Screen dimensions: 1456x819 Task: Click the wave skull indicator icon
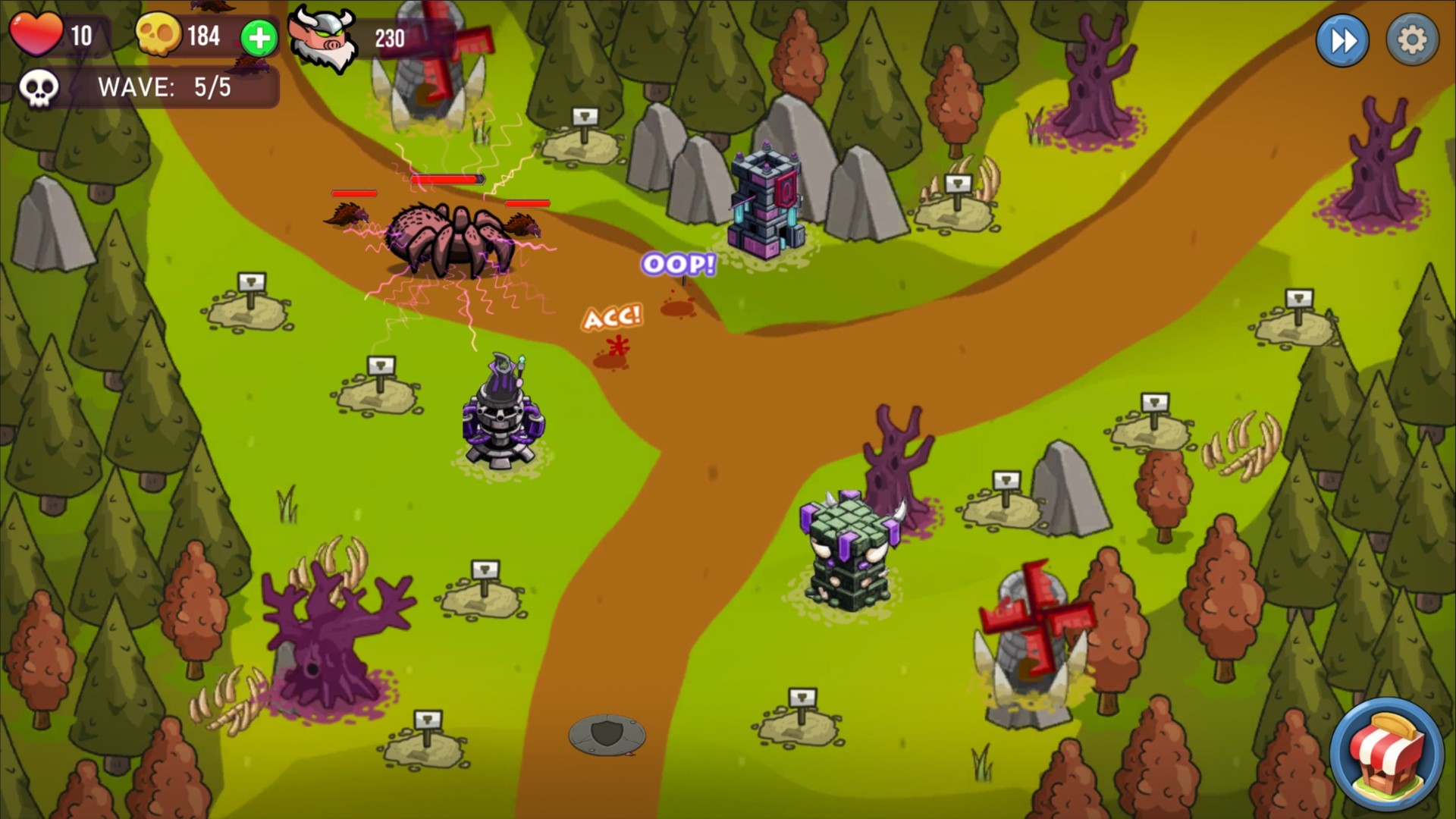(x=38, y=88)
